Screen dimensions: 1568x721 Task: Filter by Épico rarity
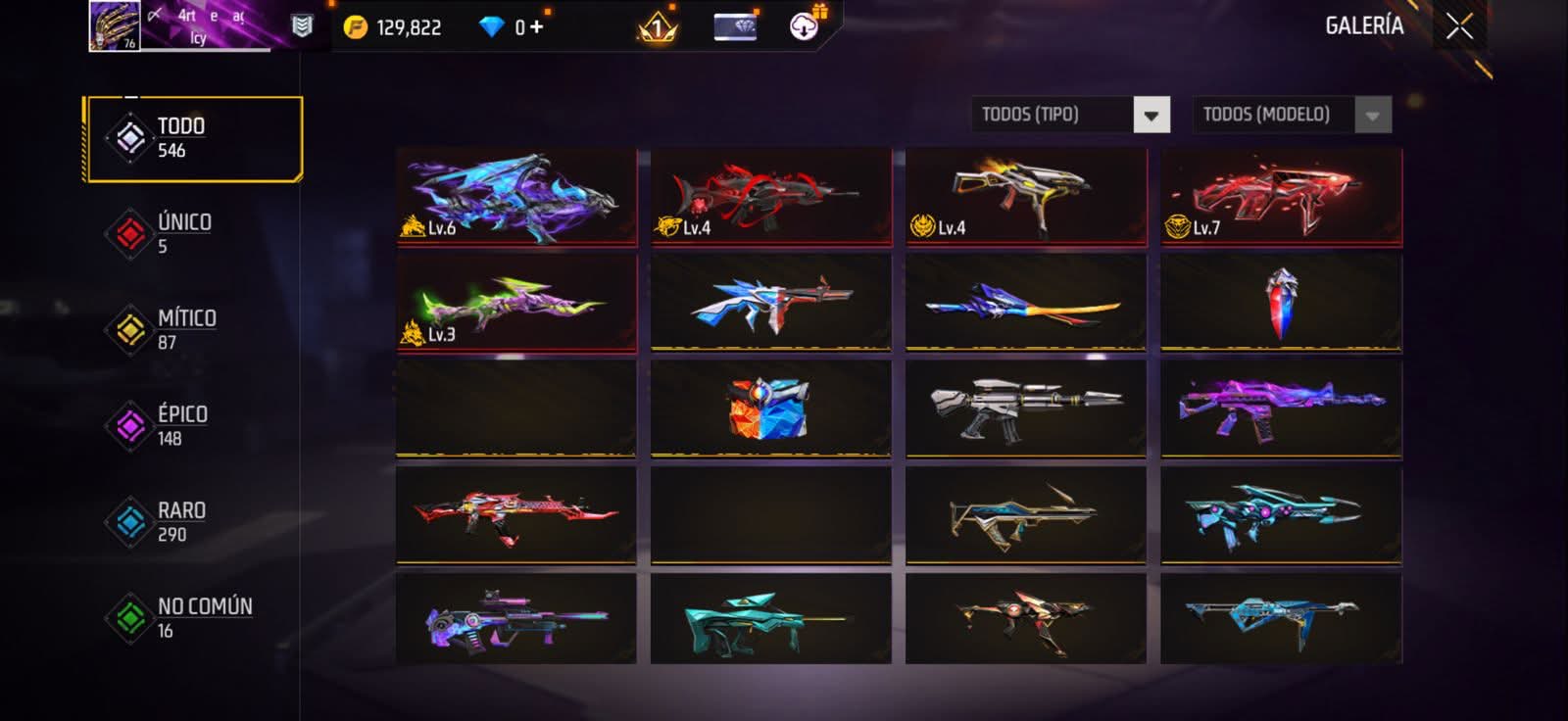[182, 425]
